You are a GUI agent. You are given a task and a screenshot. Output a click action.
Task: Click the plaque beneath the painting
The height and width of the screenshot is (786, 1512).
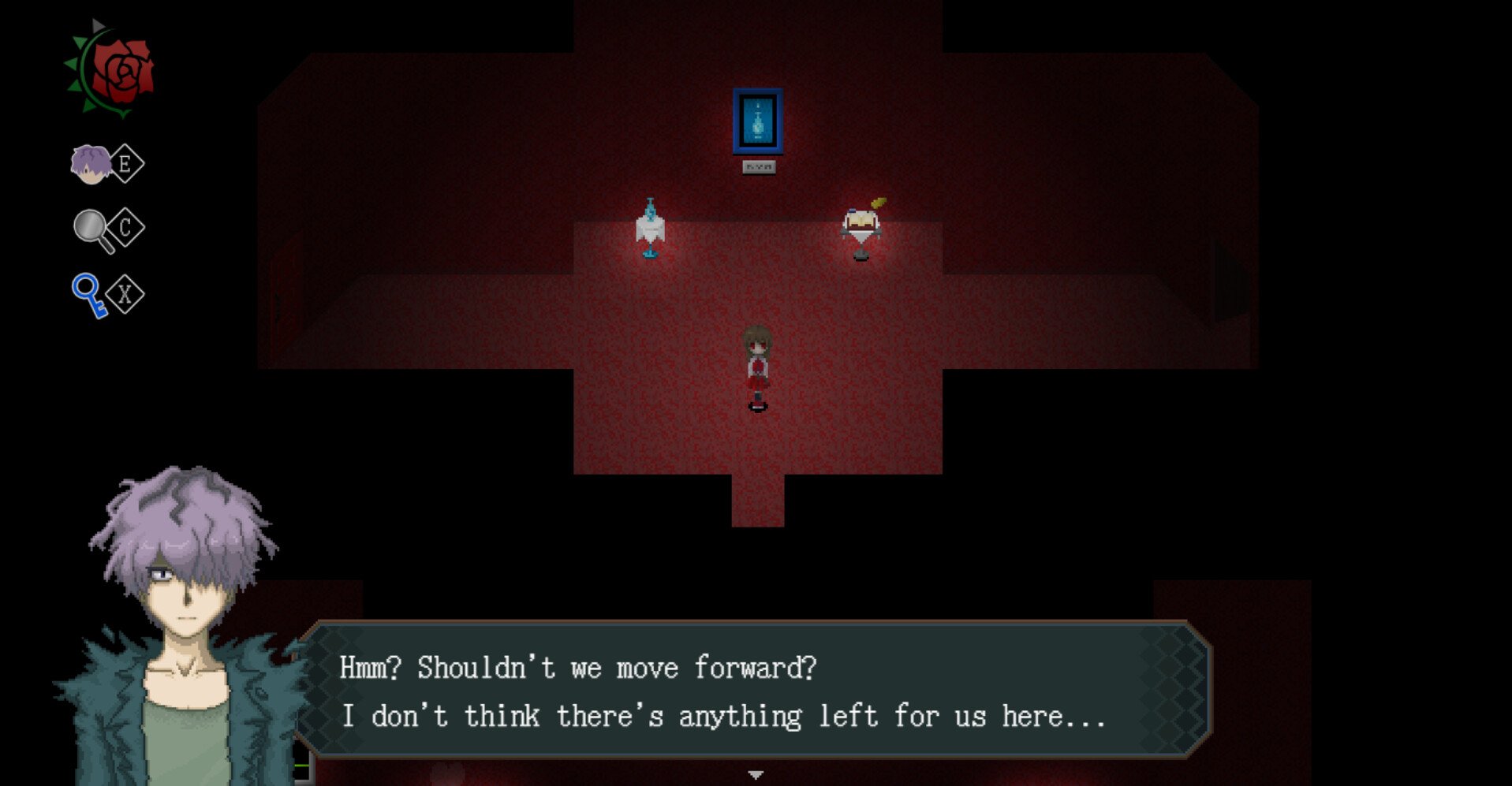pos(760,166)
